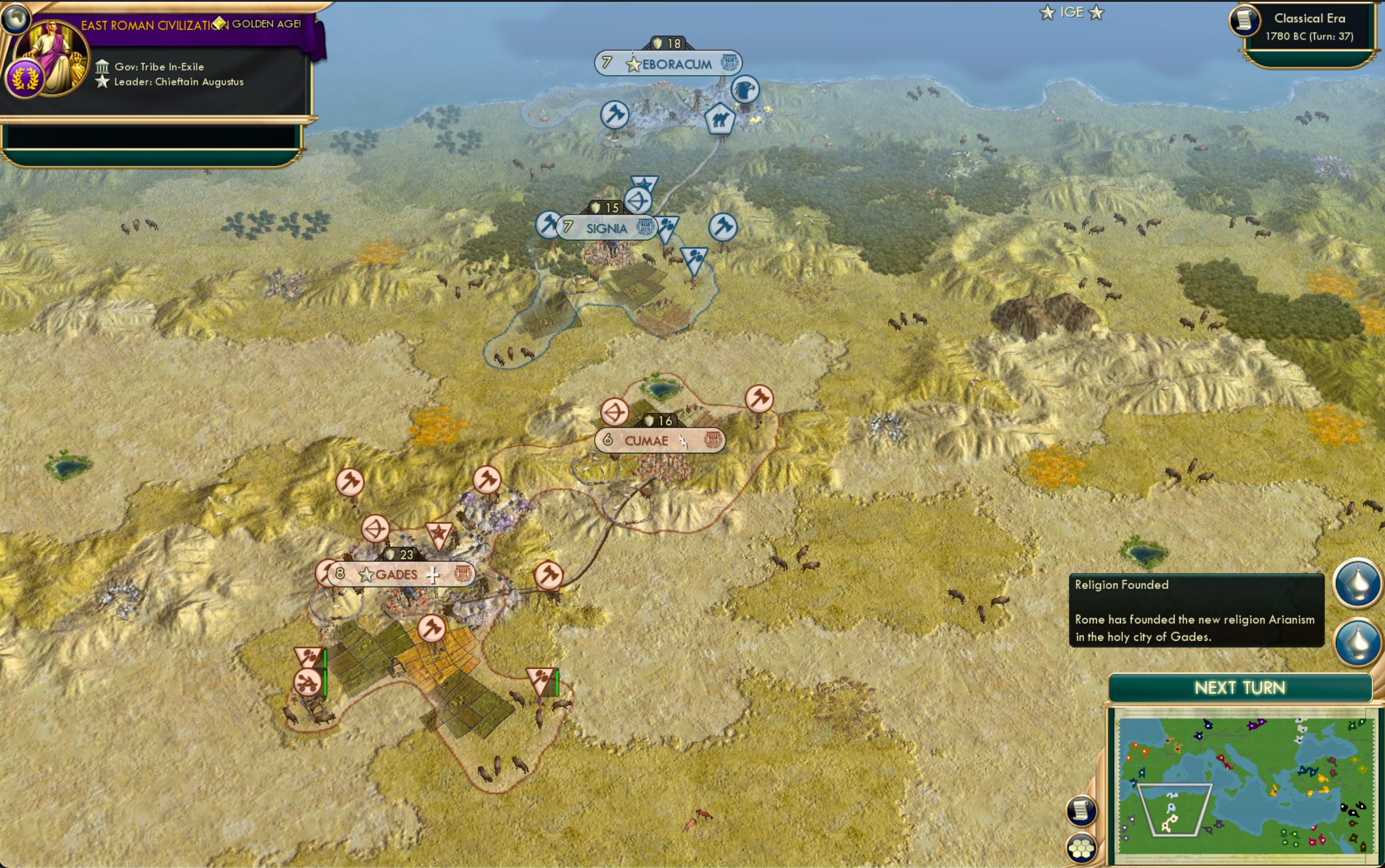1385x868 pixels.
Task: Select the camel caravan trade unit icon
Action: [x=720, y=119]
